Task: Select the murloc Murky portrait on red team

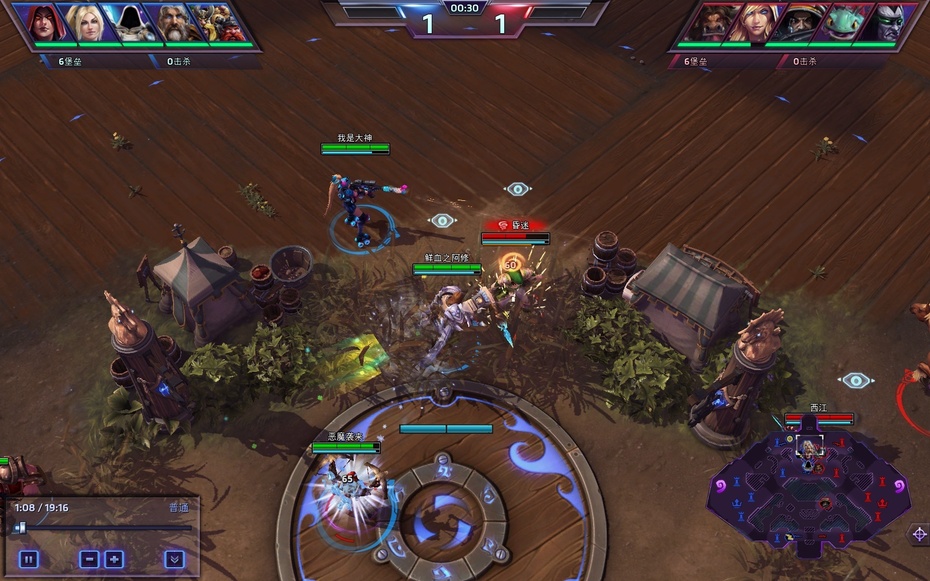Action: (842, 23)
